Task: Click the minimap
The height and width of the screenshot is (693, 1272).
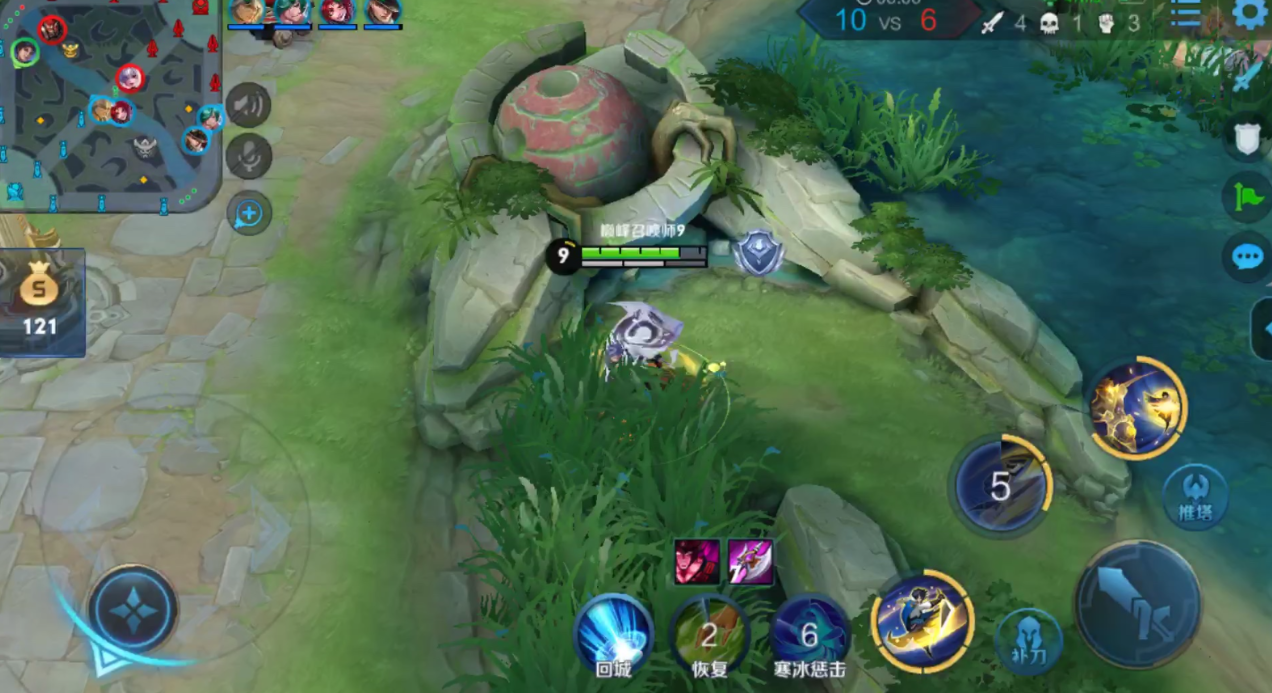Action: (110, 105)
